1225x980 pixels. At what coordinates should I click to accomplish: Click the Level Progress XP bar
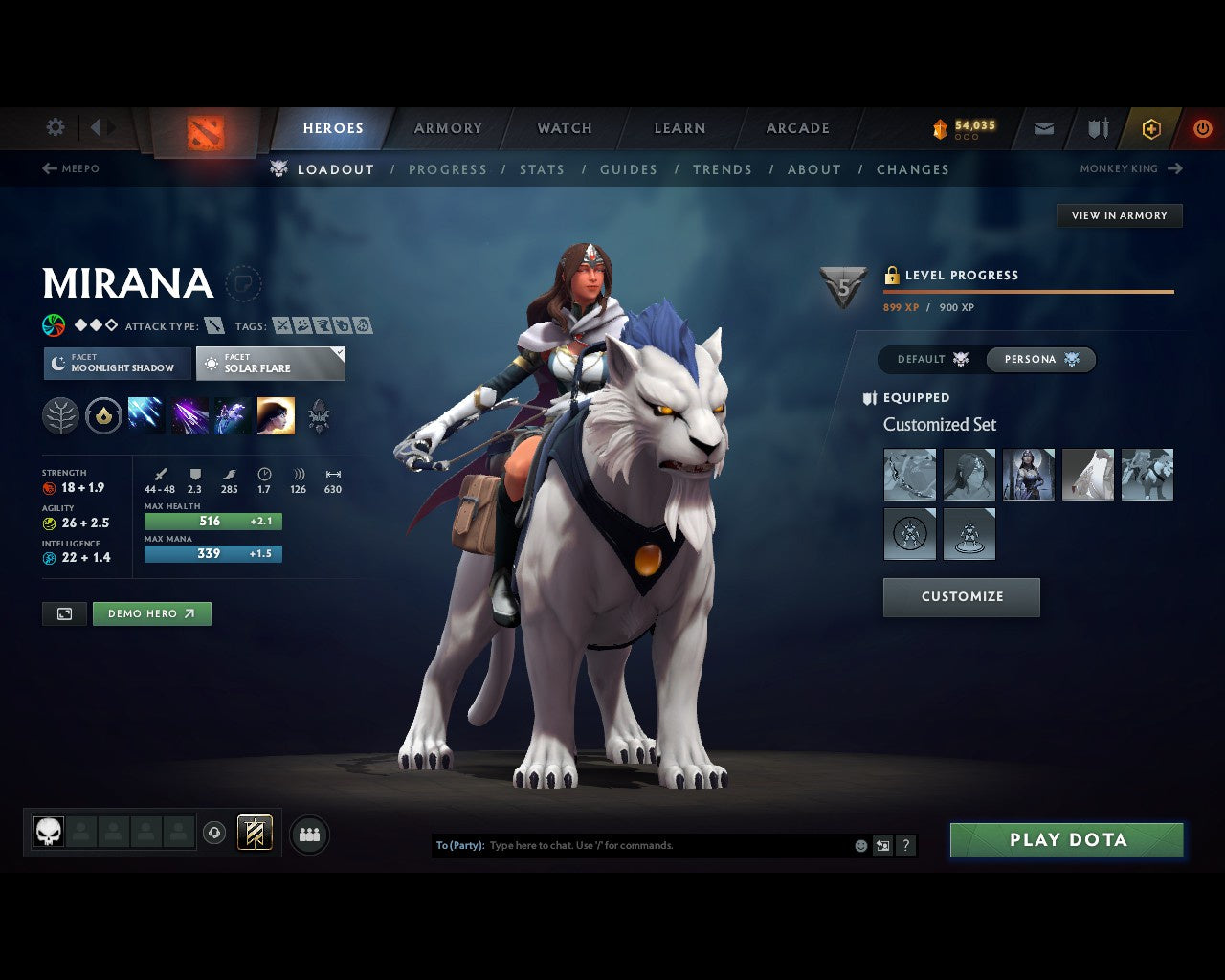coord(1028,292)
